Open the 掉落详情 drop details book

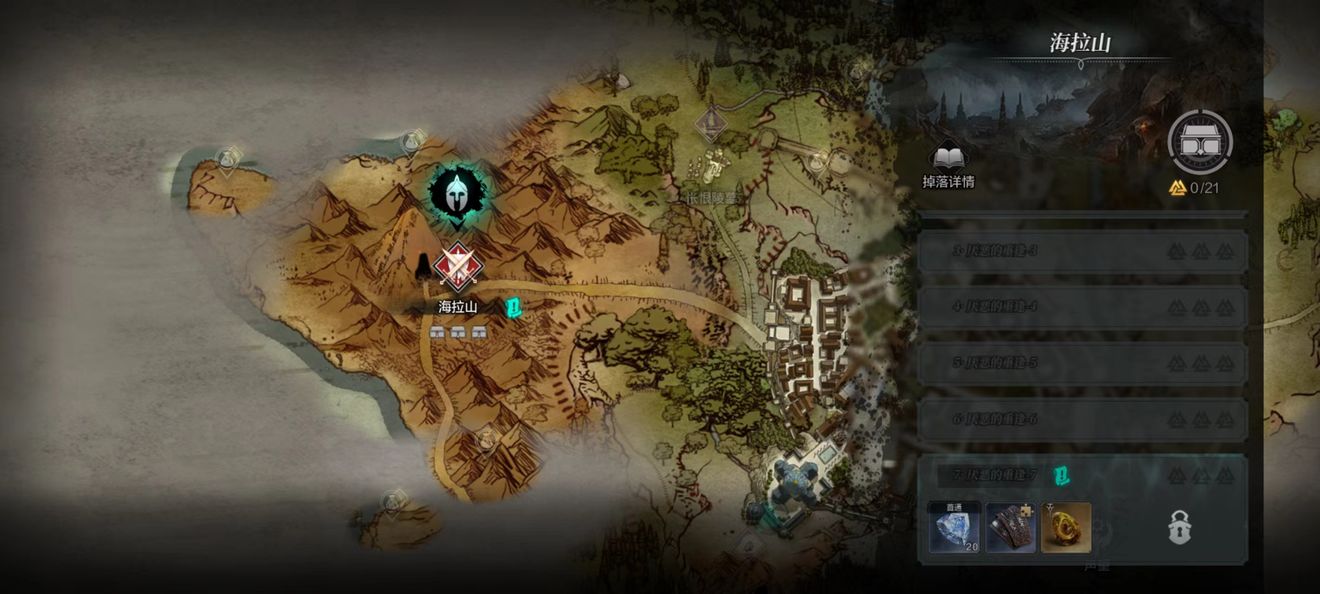coord(947,163)
